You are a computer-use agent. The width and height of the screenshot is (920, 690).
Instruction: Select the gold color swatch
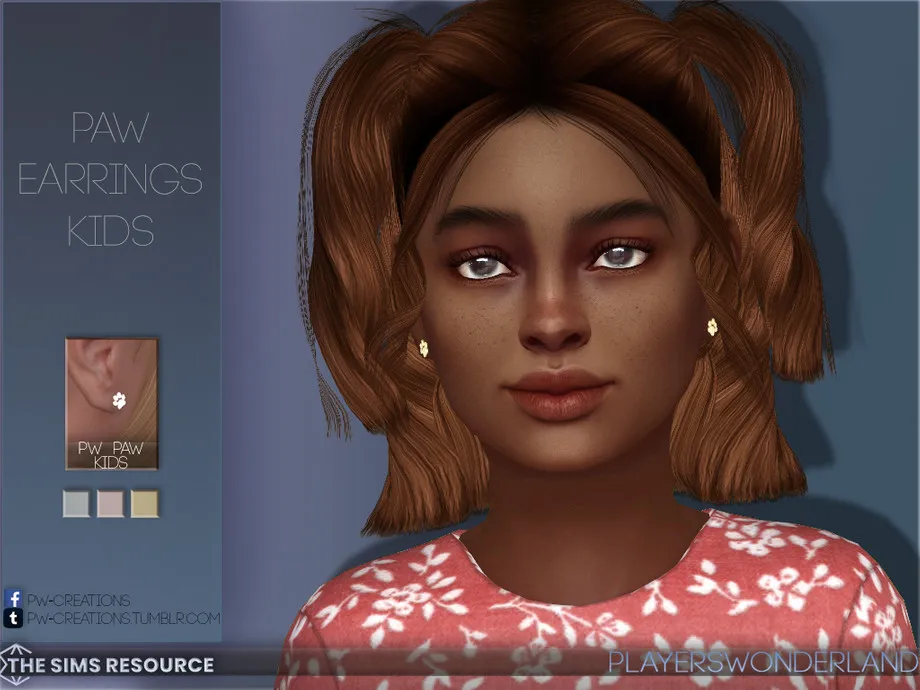(145, 503)
